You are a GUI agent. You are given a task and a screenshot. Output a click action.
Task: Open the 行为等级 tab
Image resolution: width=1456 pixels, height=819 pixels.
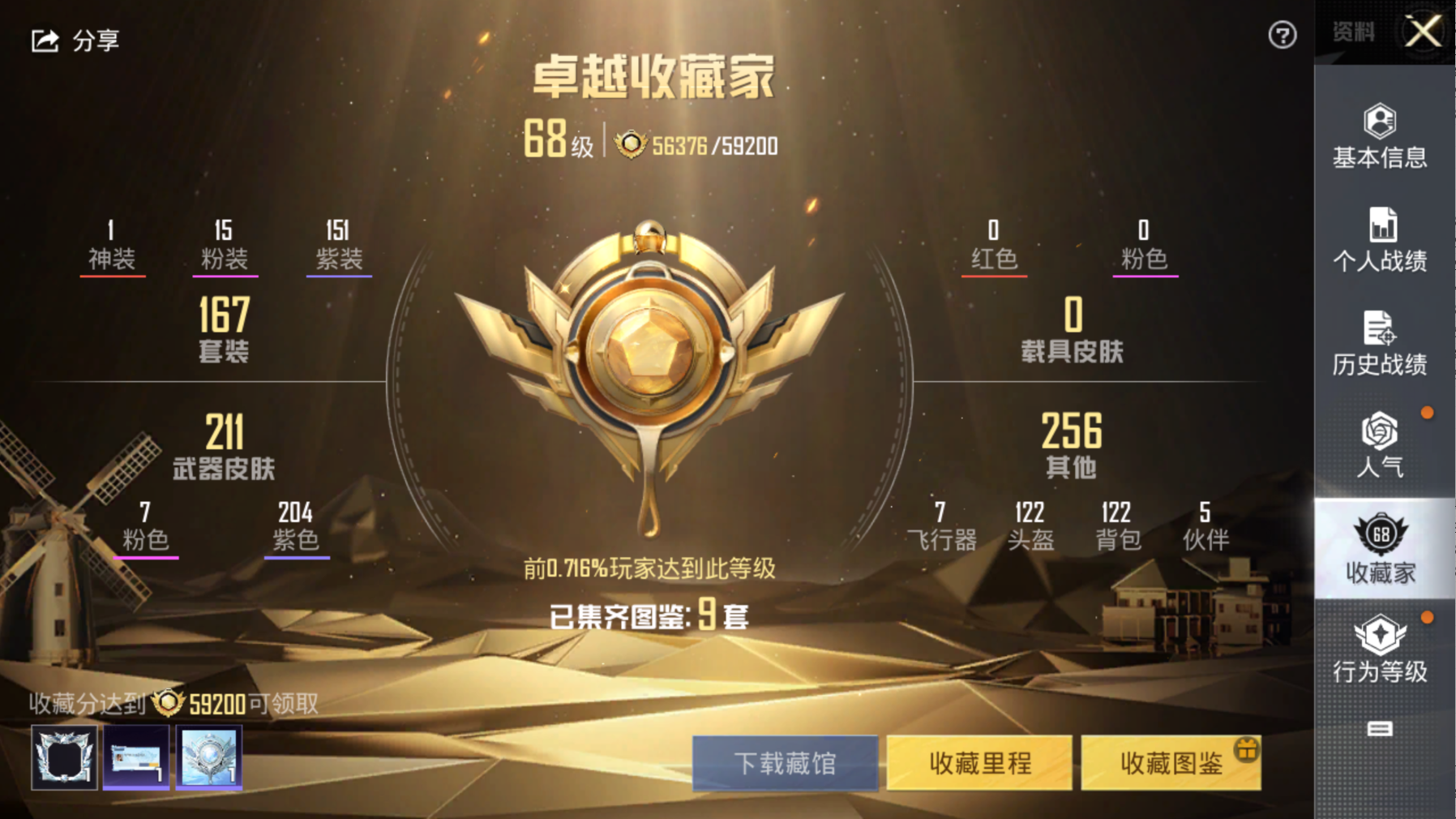point(1380,650)
